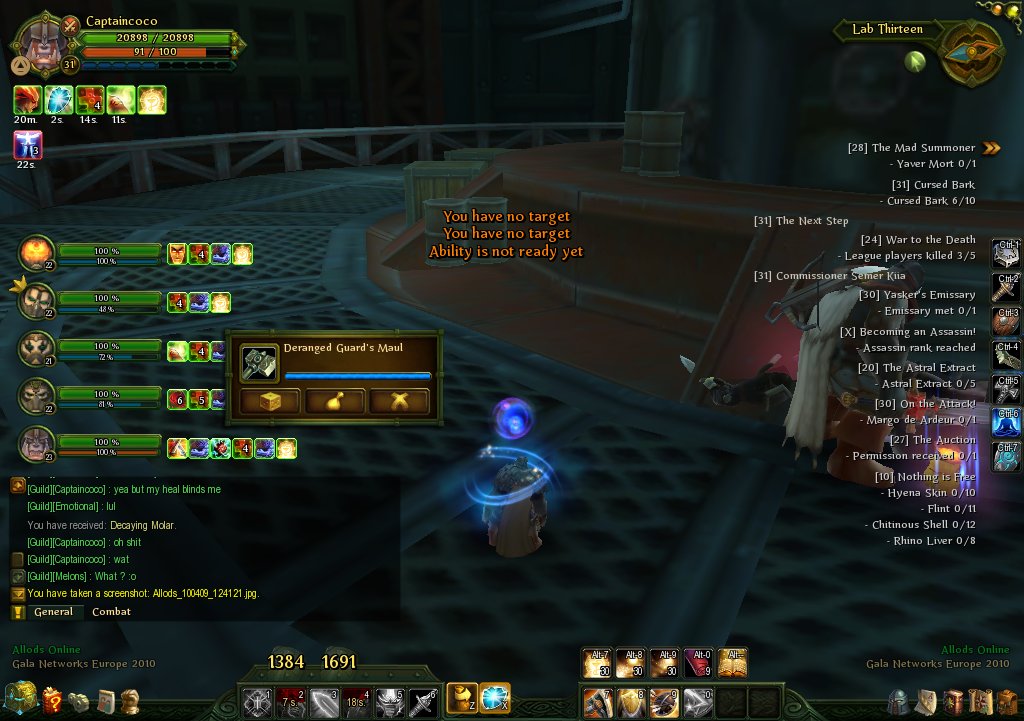This screenshot has width=1024, height=721.
Task: Open the treasure chest icon in bottom bar
Action: pos(20,699)
